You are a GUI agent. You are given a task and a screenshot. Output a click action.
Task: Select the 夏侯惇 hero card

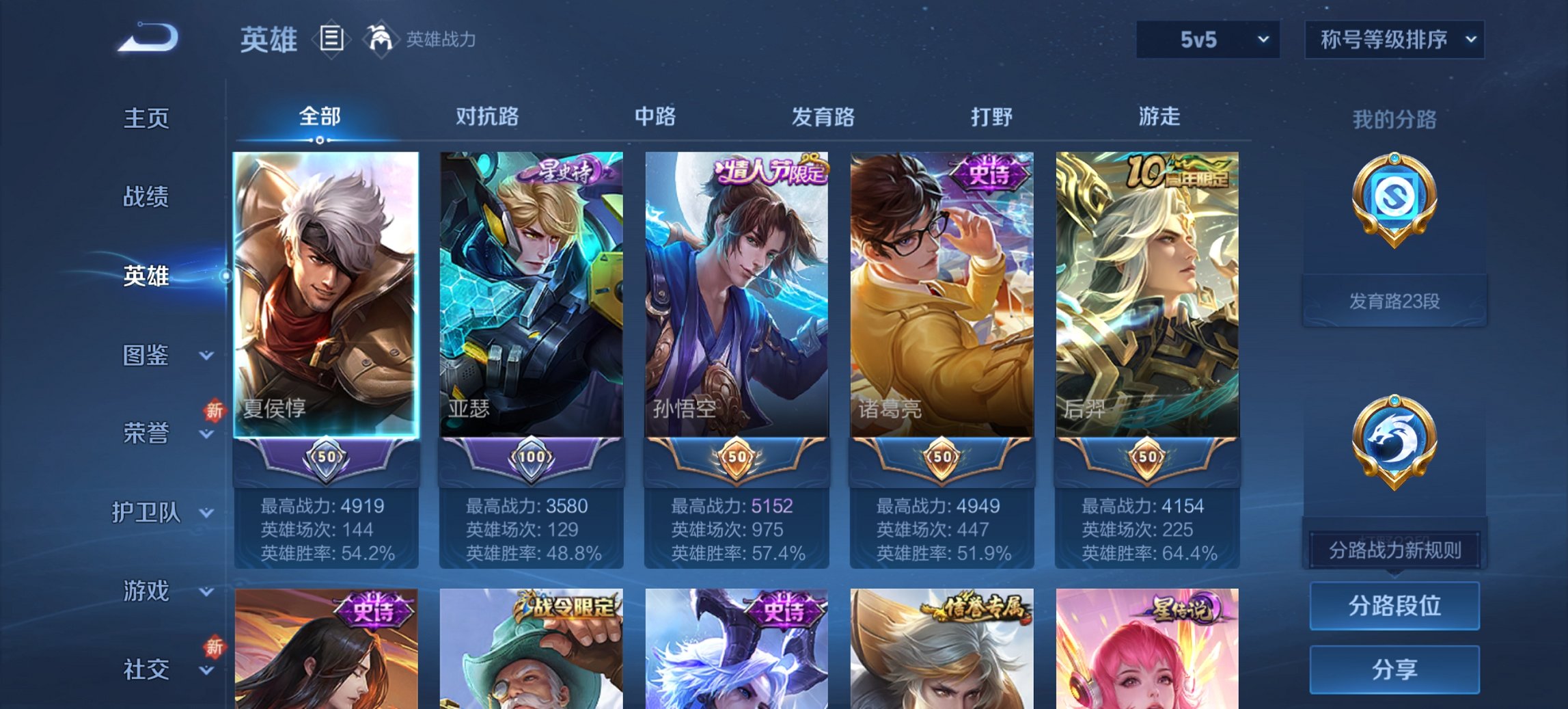click(x=324, y=294)
